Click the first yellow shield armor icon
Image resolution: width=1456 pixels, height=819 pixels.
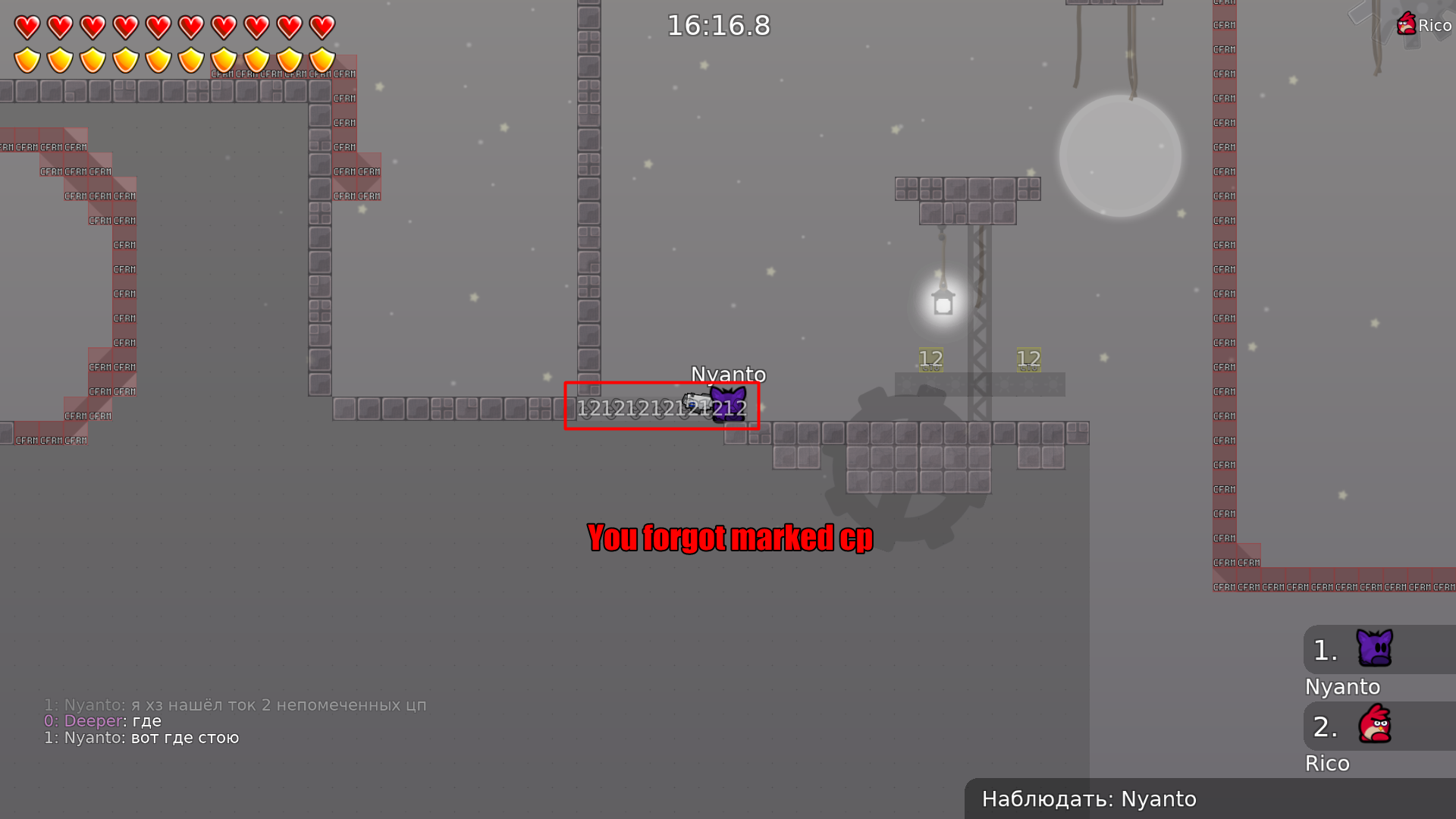click(26, 60)
